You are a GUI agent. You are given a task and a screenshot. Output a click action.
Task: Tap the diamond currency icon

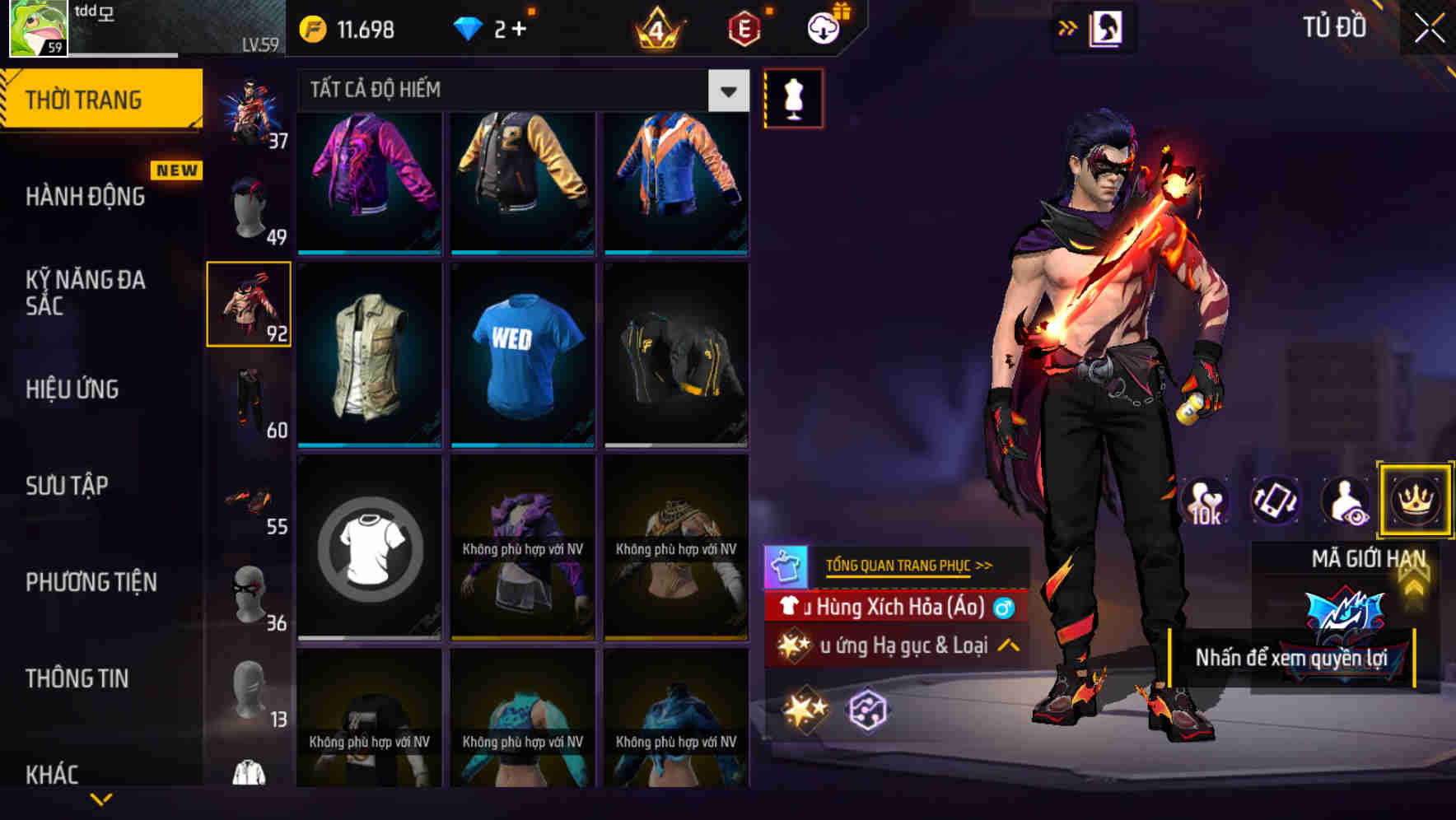[467, 27]
